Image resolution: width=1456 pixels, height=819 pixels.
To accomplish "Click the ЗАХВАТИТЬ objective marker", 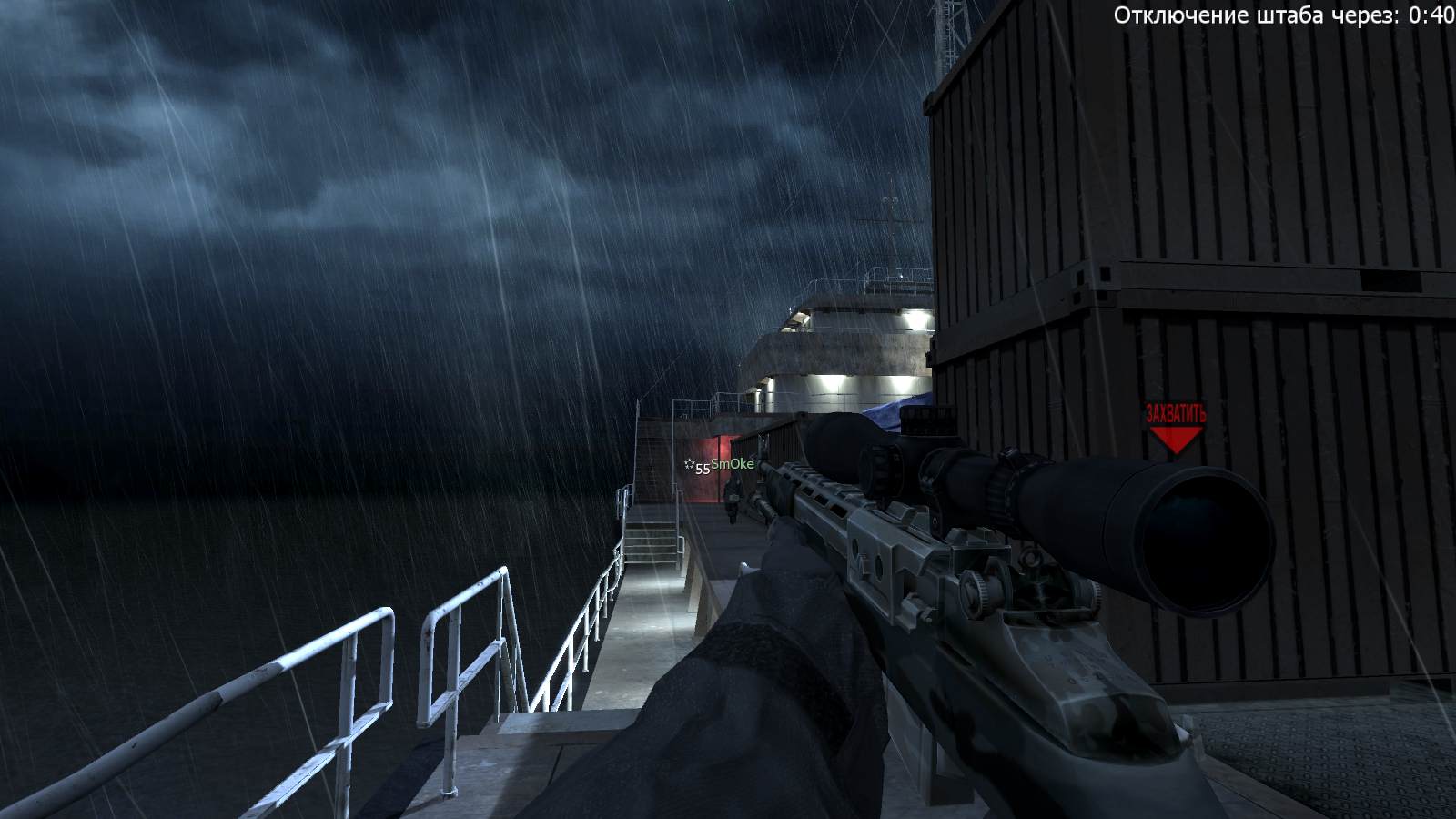I will click(1178, 411).
